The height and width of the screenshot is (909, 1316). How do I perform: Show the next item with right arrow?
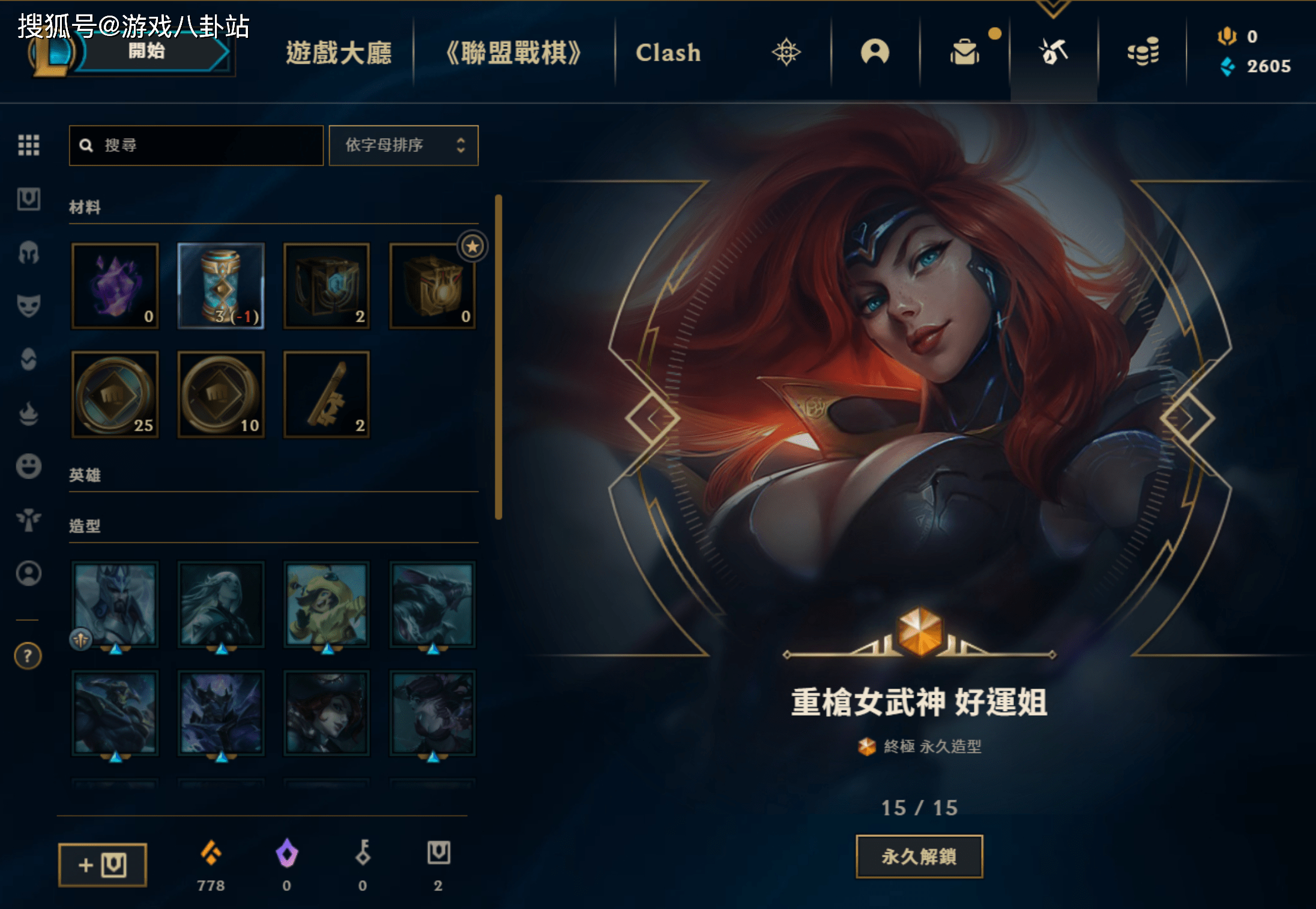click(x=1187, y=418)
